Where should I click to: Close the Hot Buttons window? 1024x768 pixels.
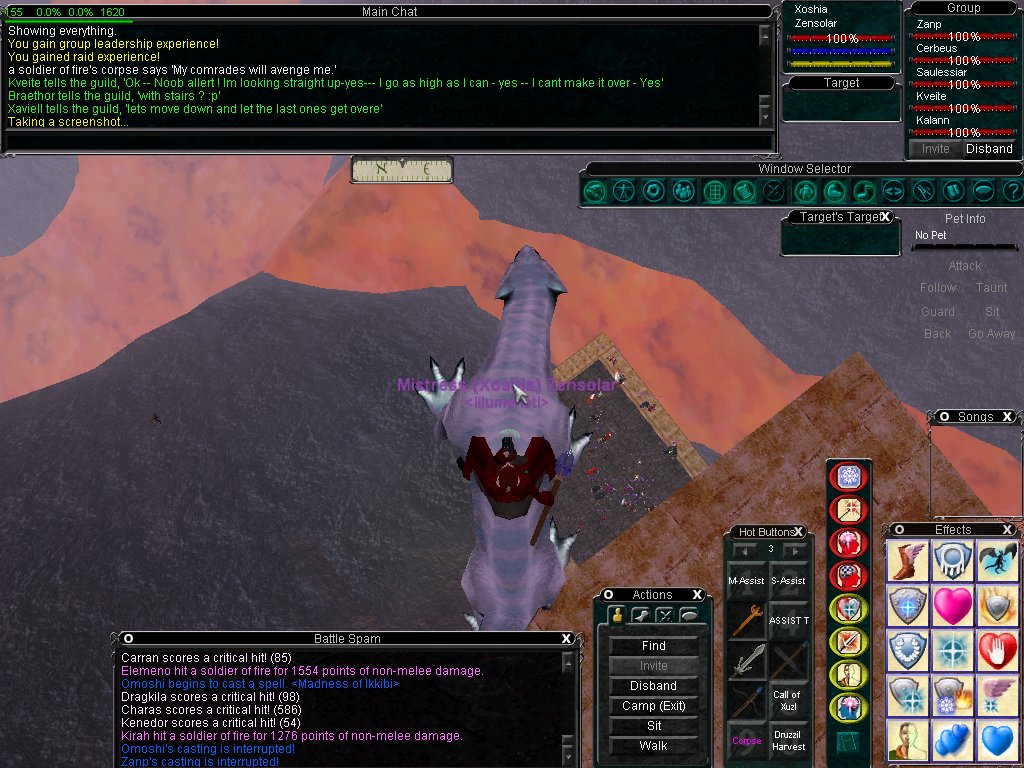pyautogui.click(x=799, y=532)
